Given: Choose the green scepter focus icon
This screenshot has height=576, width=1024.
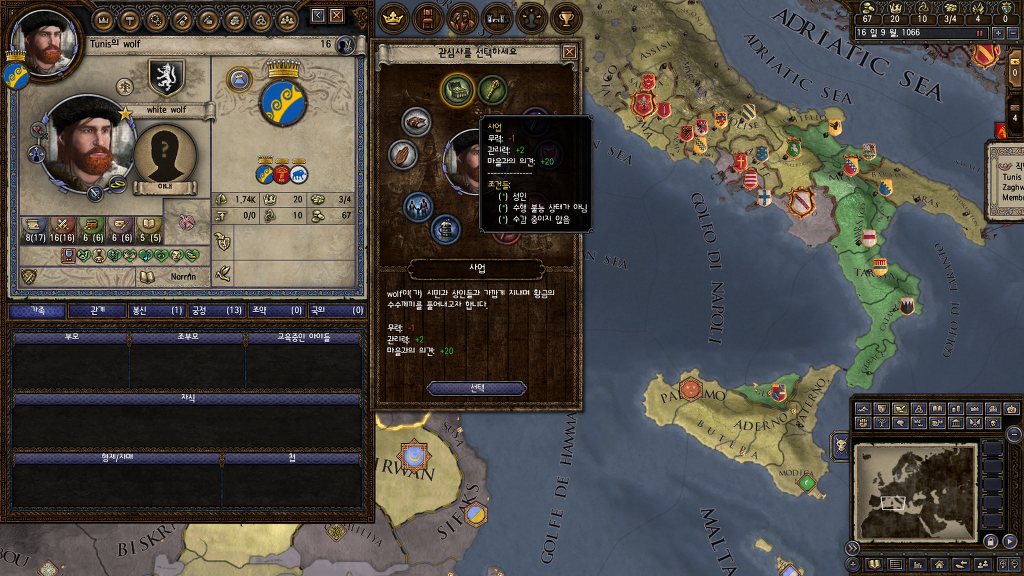Looking at the screenshot, I should pos(493,89).
